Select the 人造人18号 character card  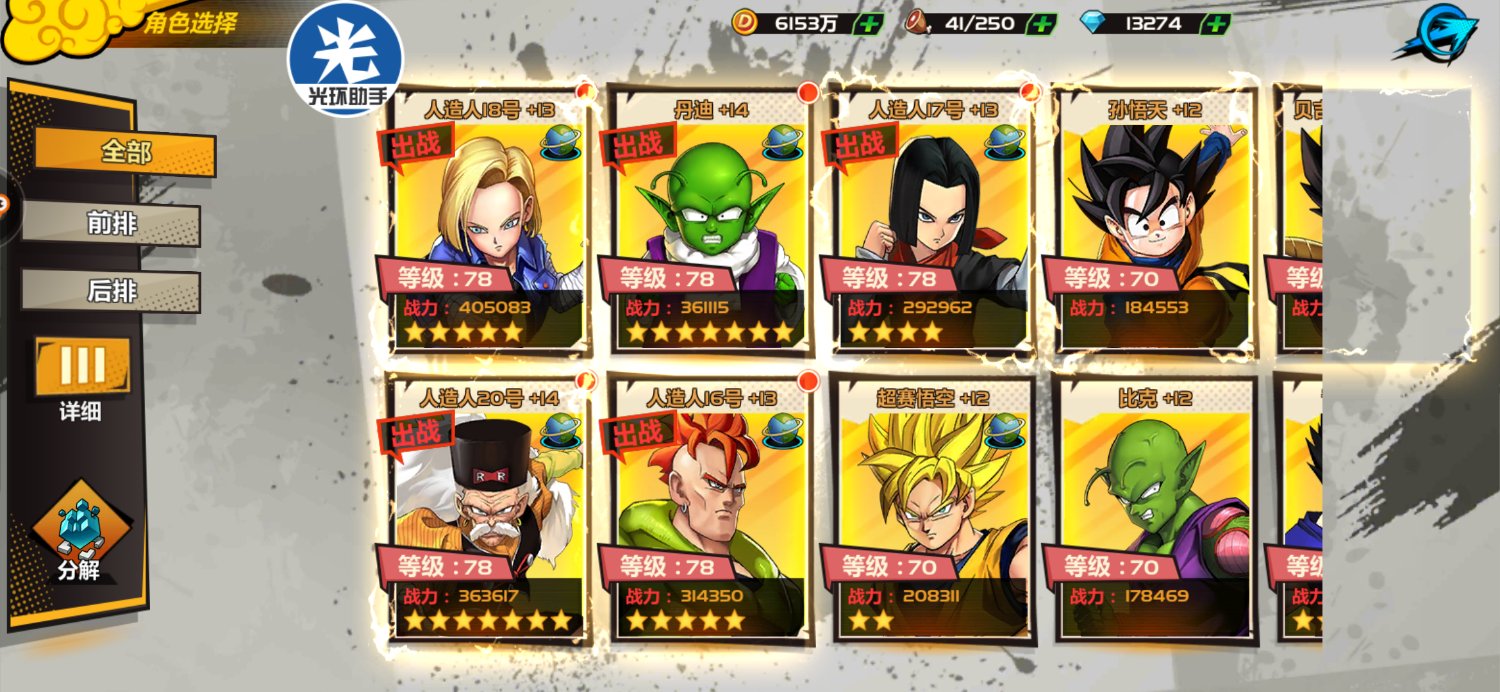click(x=488, y=222)
